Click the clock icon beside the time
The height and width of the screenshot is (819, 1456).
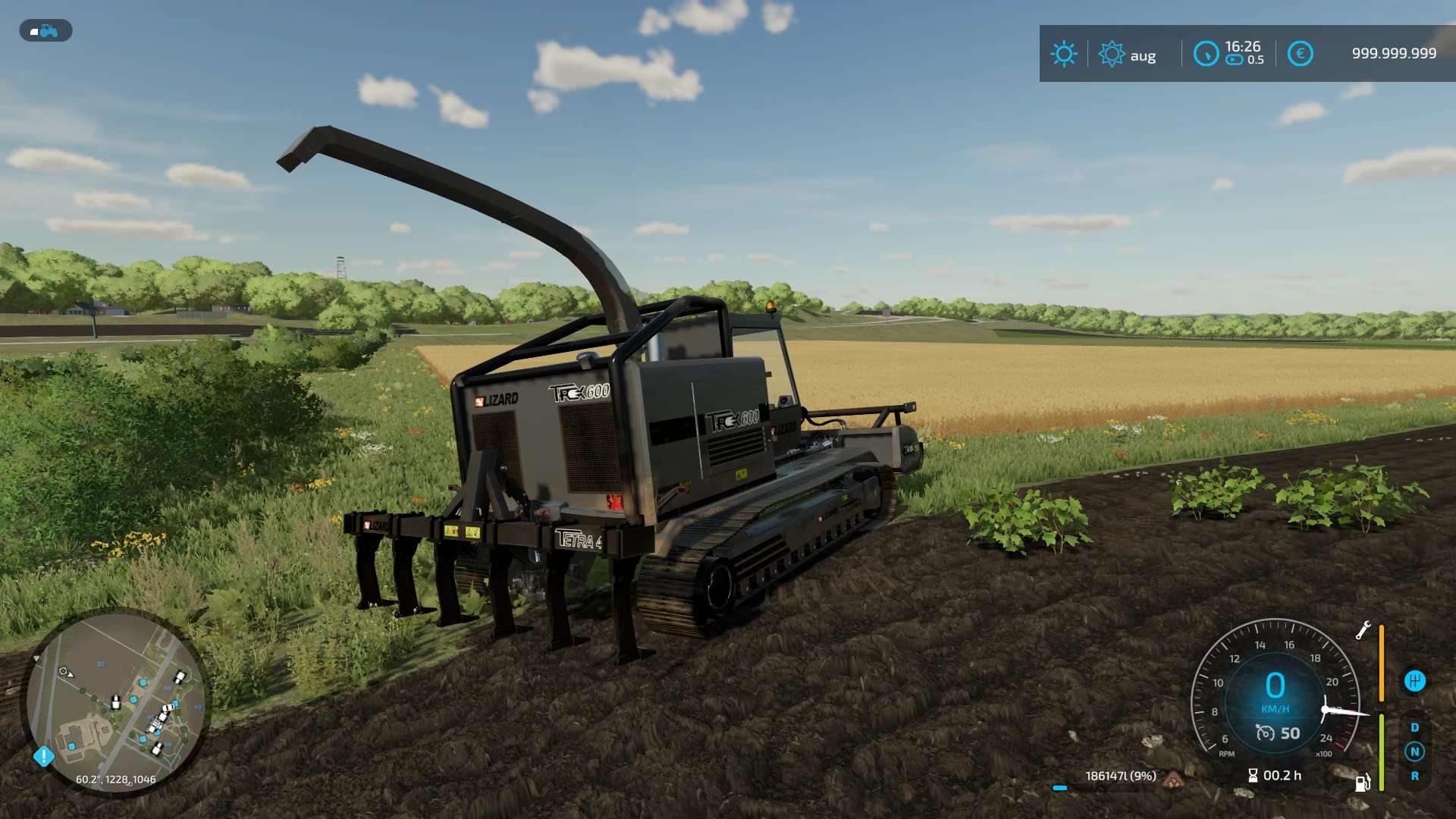point(1205,54)
